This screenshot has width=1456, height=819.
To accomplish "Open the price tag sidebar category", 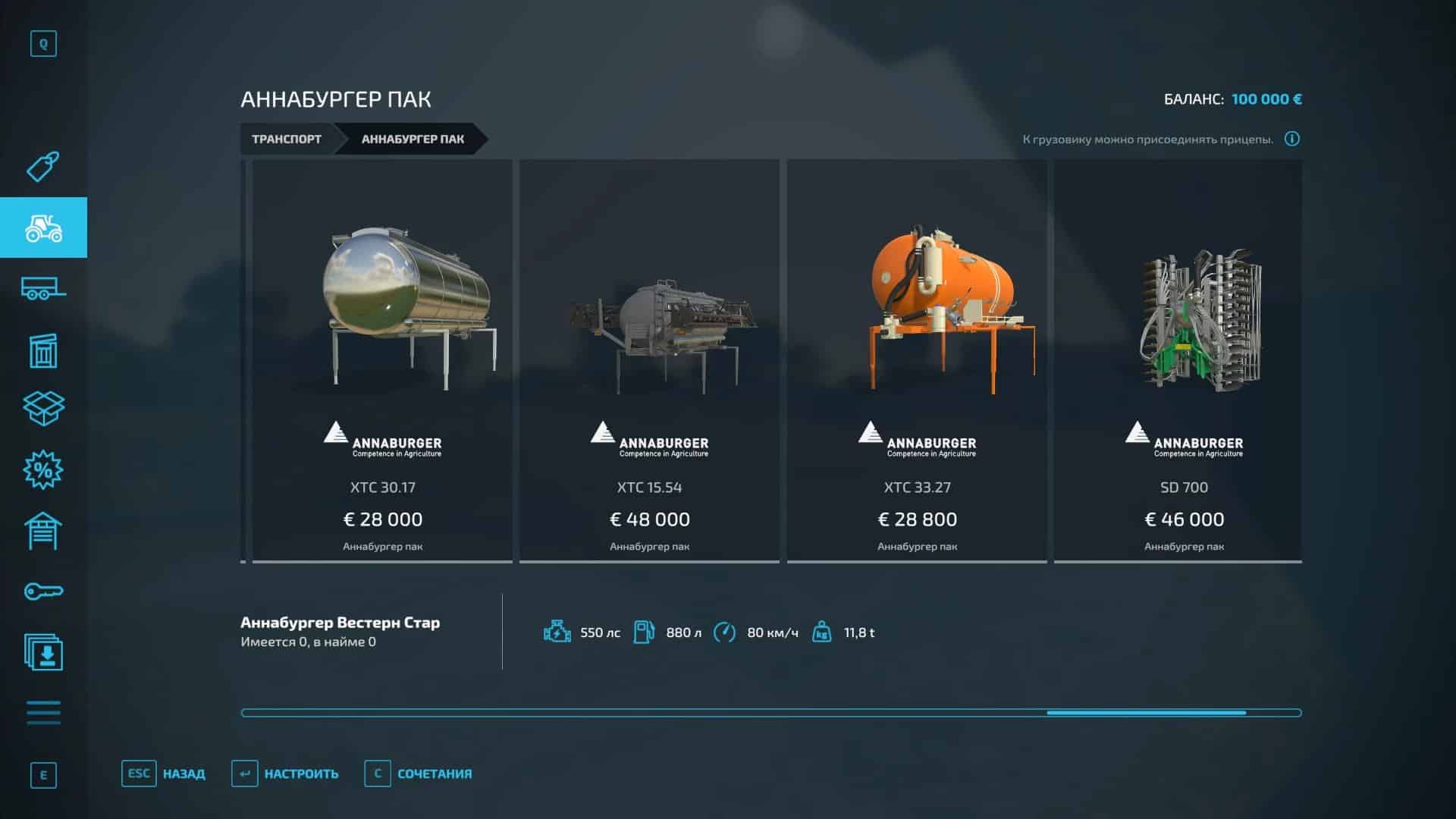I will (x=43, y=167).
